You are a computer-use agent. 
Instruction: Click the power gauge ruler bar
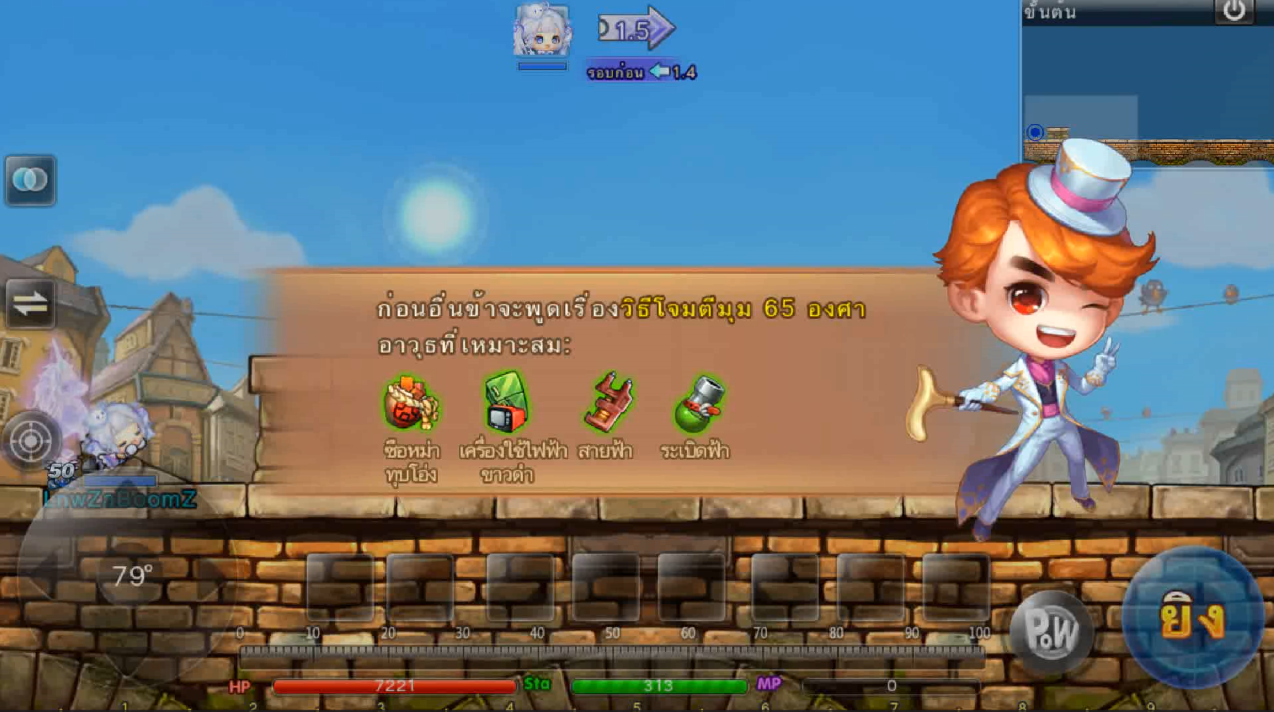pyautogui.click(x=611, y=653)
